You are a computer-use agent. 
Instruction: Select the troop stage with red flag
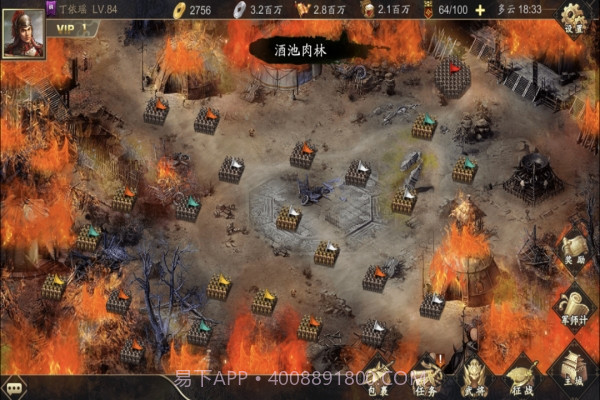(453, 77)
